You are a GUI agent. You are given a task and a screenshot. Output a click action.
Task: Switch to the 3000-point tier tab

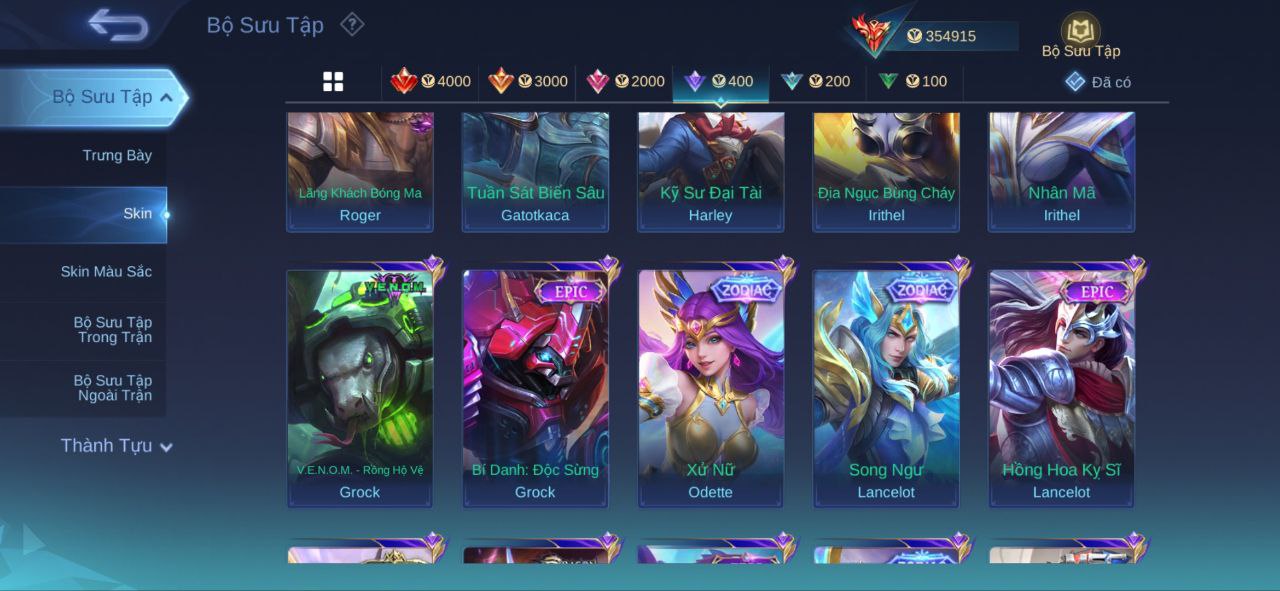[x=528, y=81]
